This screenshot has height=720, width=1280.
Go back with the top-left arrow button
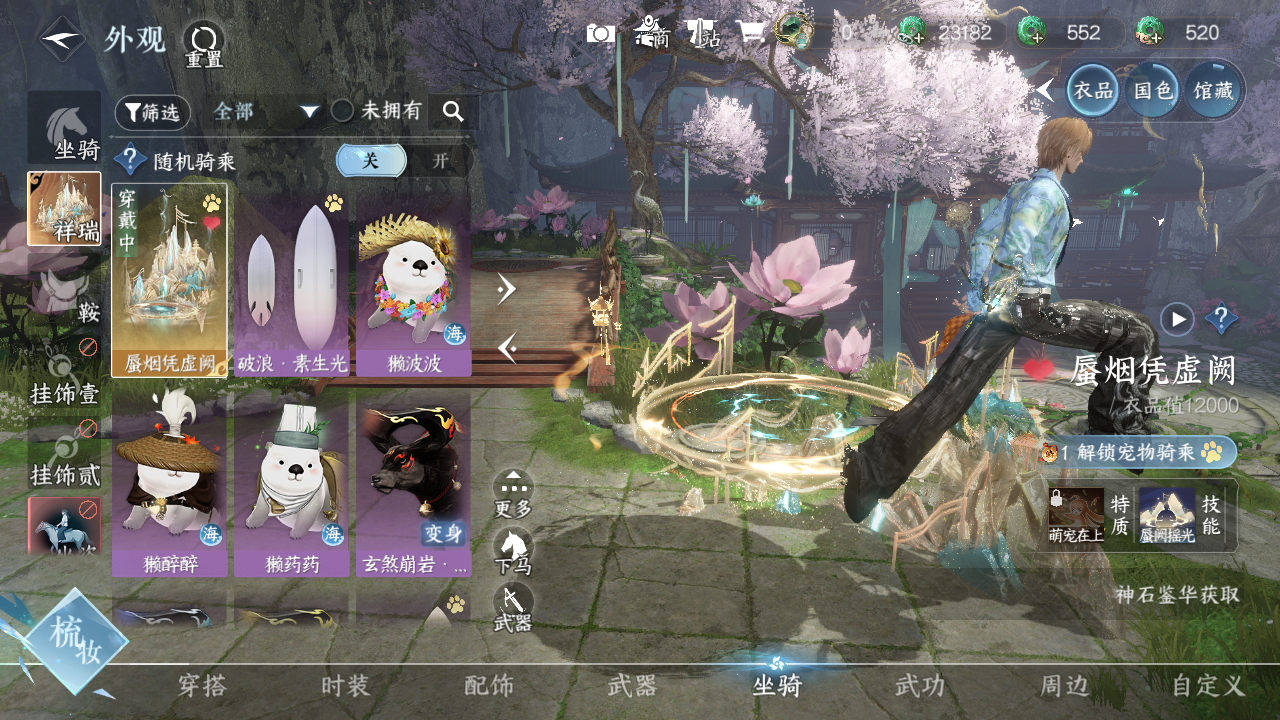[62, 40]
